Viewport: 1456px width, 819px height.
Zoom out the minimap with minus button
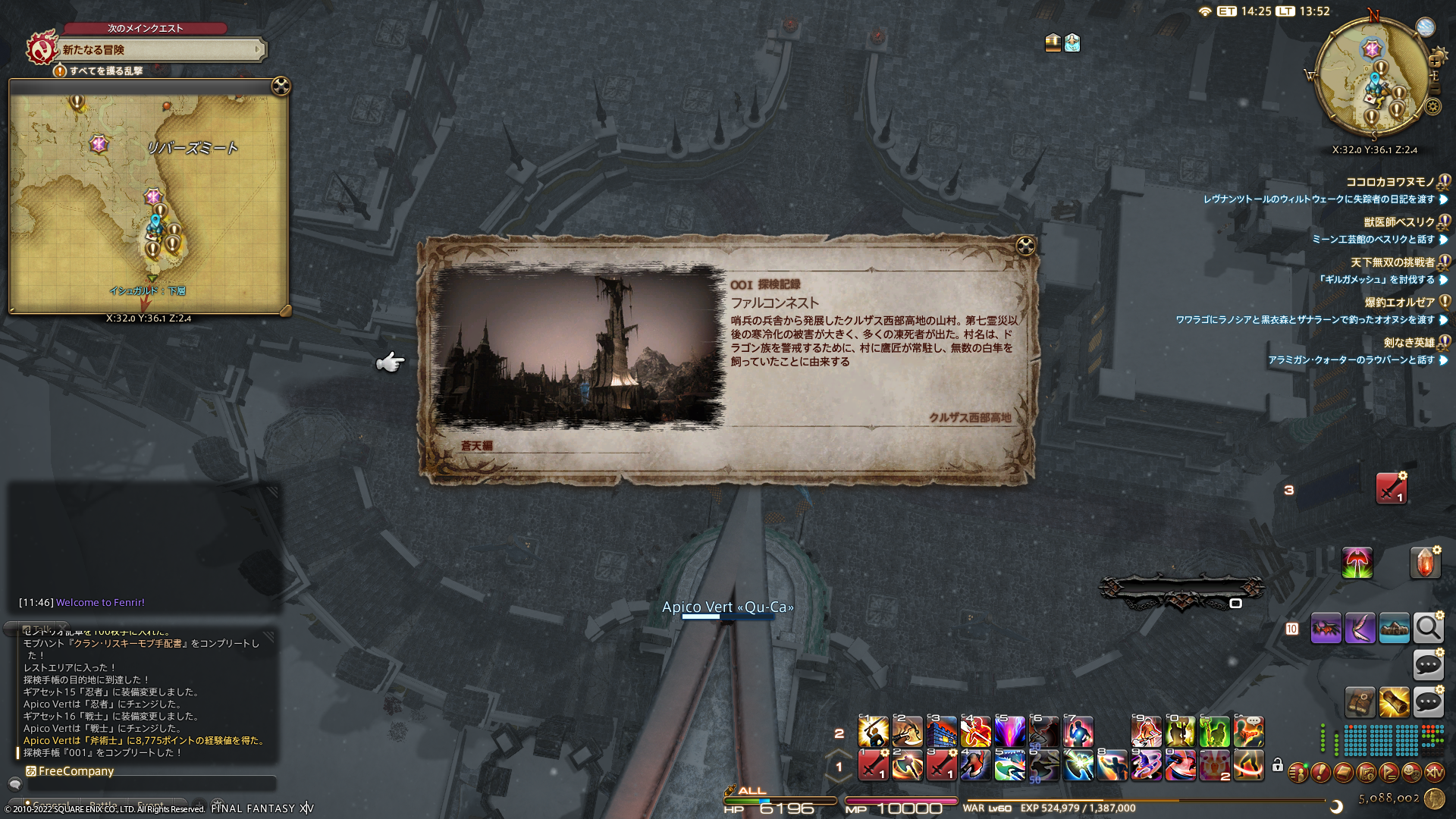[x=1434, y=88]
